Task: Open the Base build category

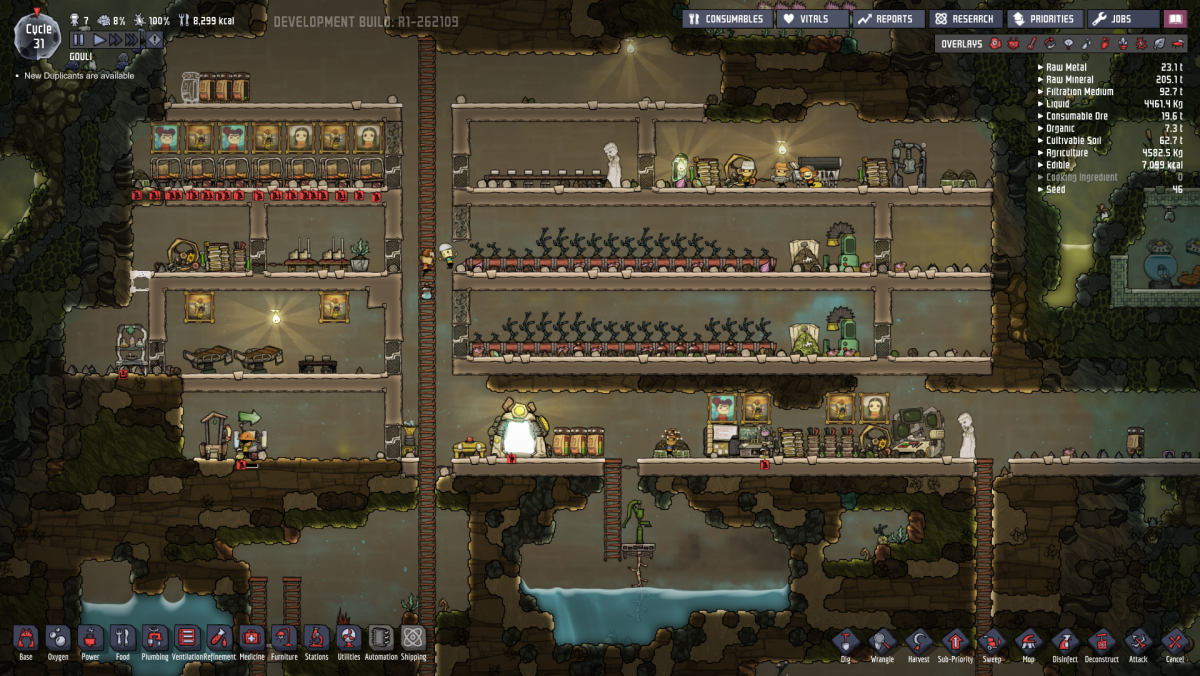Action: tap(26, 638)
